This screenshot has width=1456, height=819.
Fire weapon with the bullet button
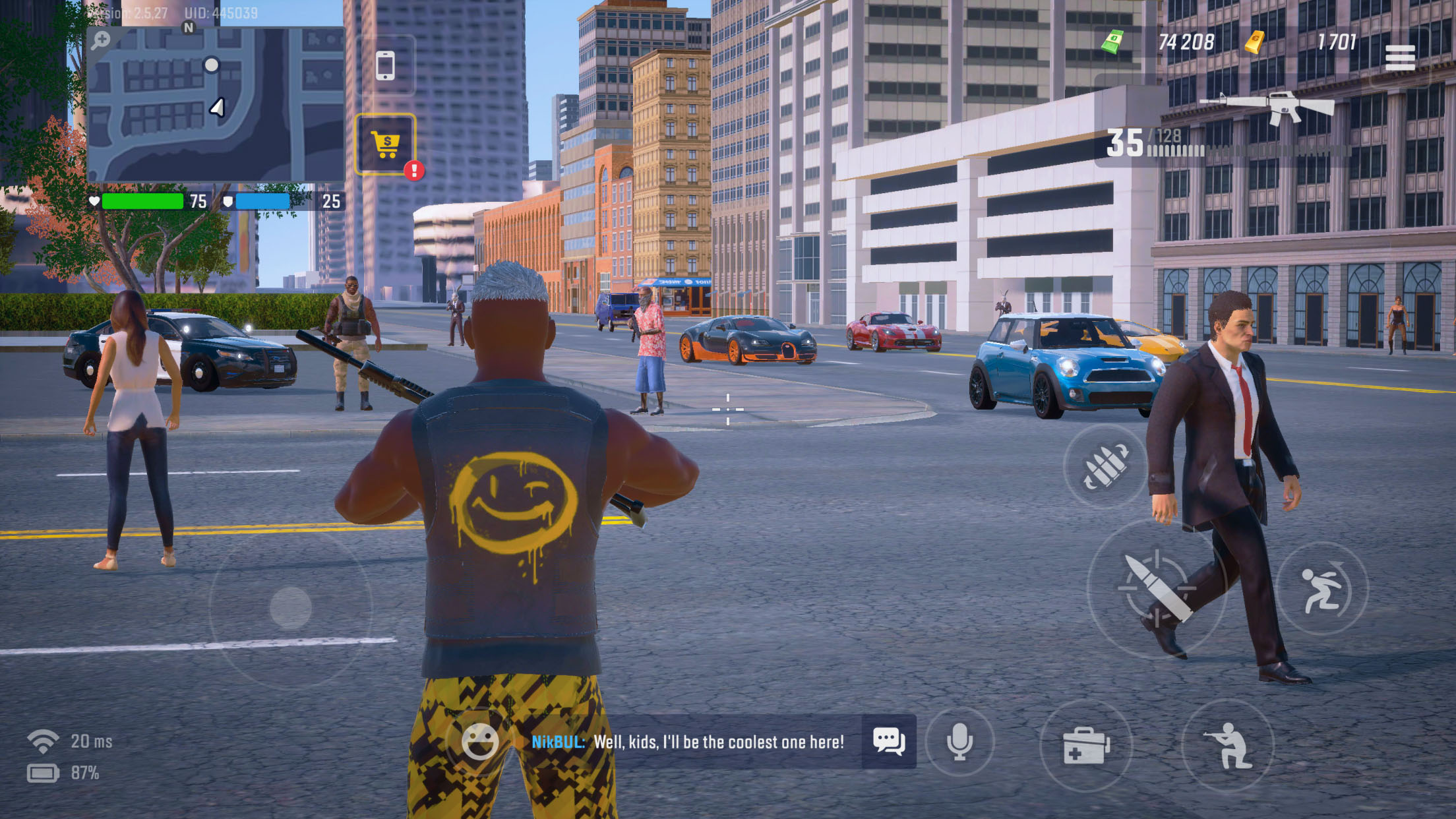pyautogui.click(x=1157, y=589)
